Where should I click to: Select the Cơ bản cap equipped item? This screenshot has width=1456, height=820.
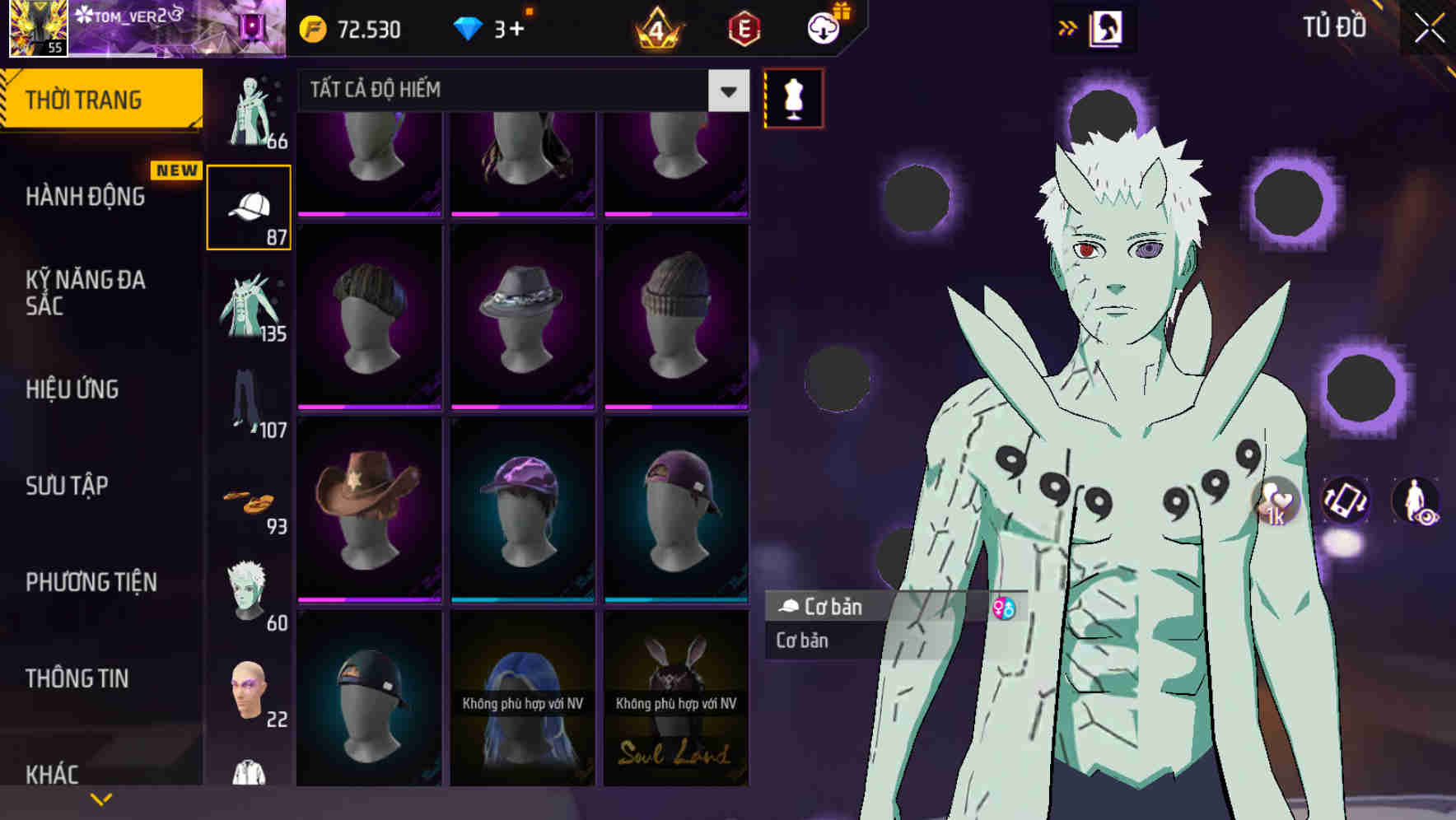click(865, 608)
